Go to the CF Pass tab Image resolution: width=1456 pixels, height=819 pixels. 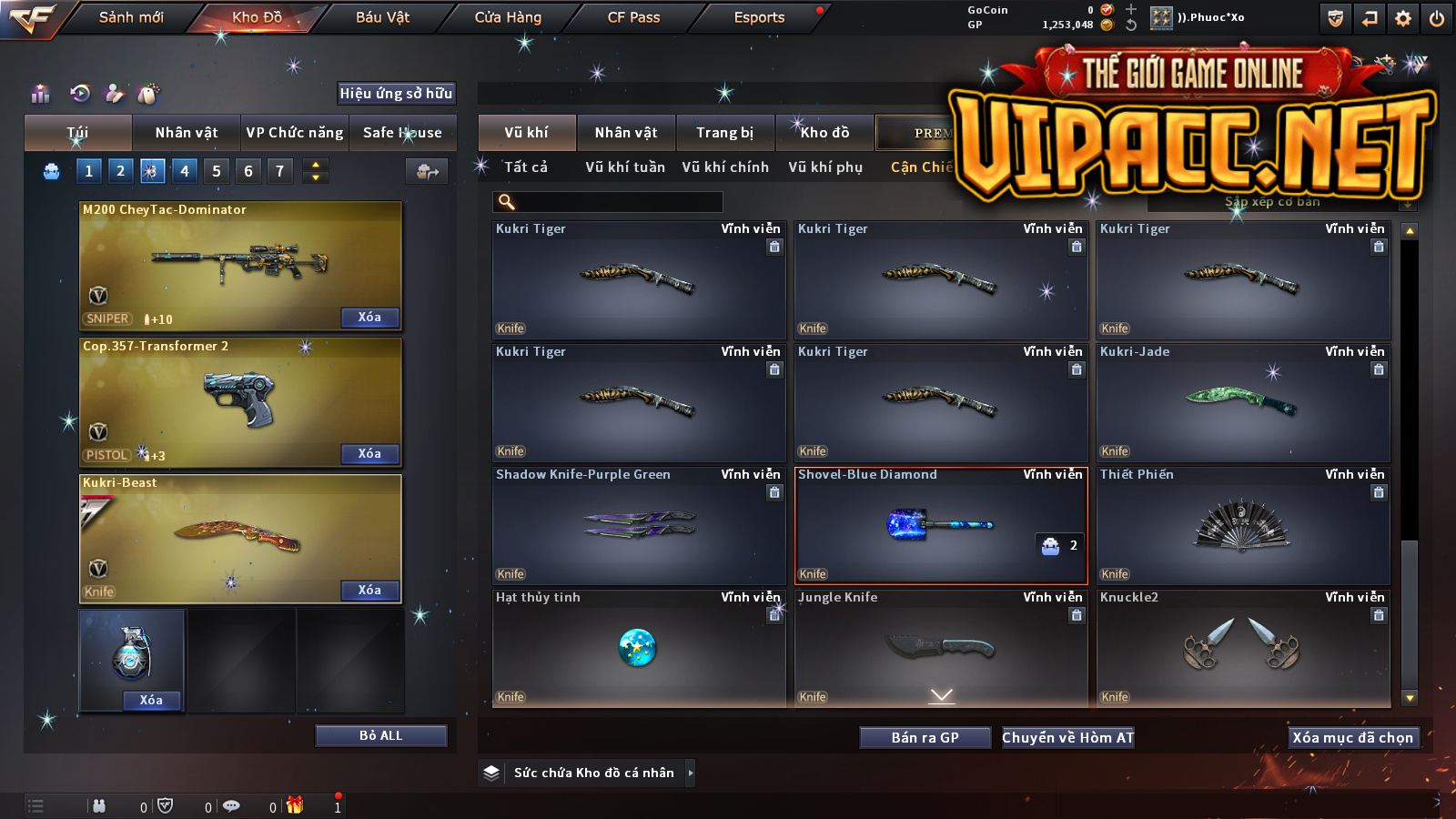pos(633,17)
